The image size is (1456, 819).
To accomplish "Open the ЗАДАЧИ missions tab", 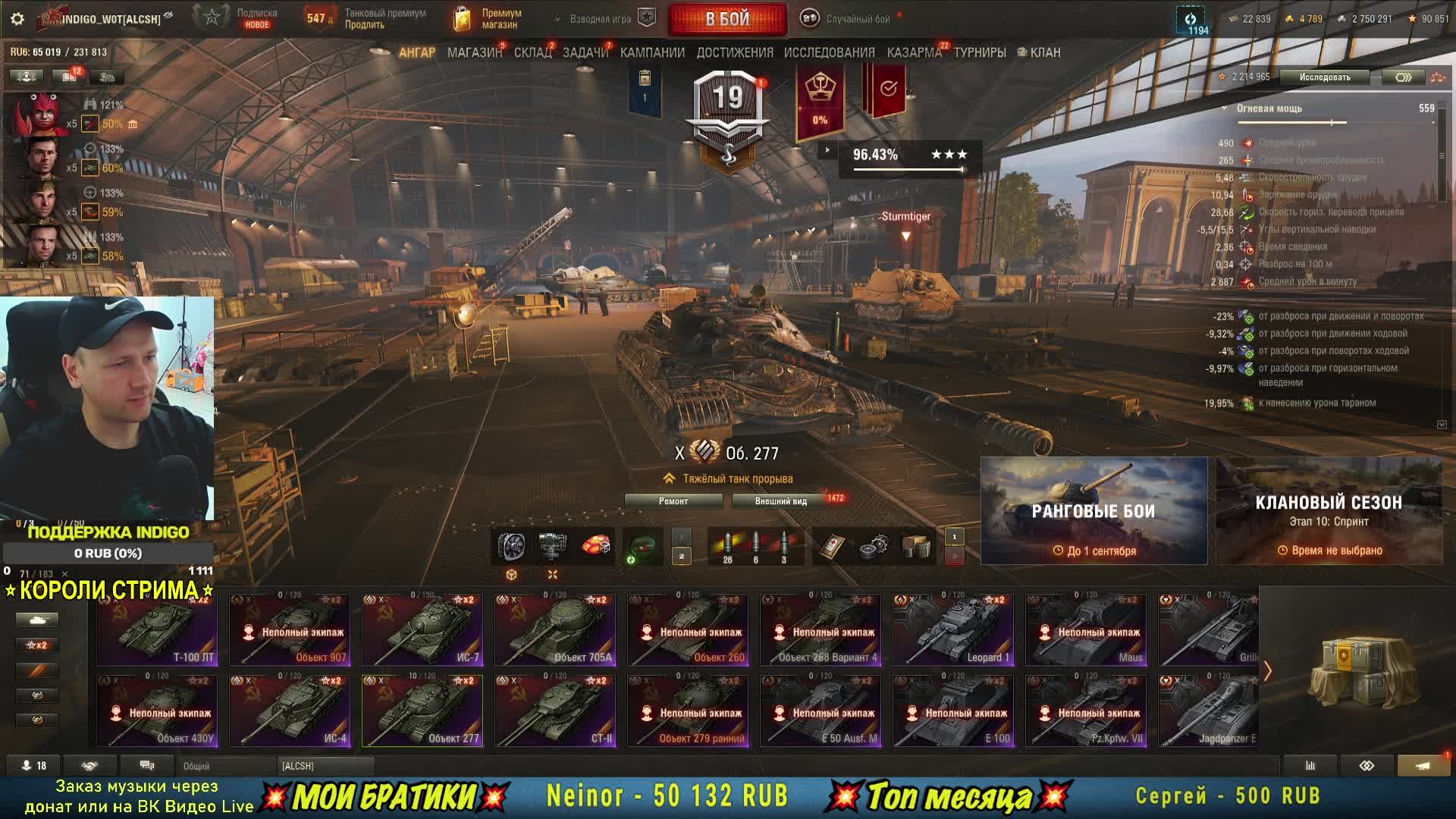I will coord(585,52).
